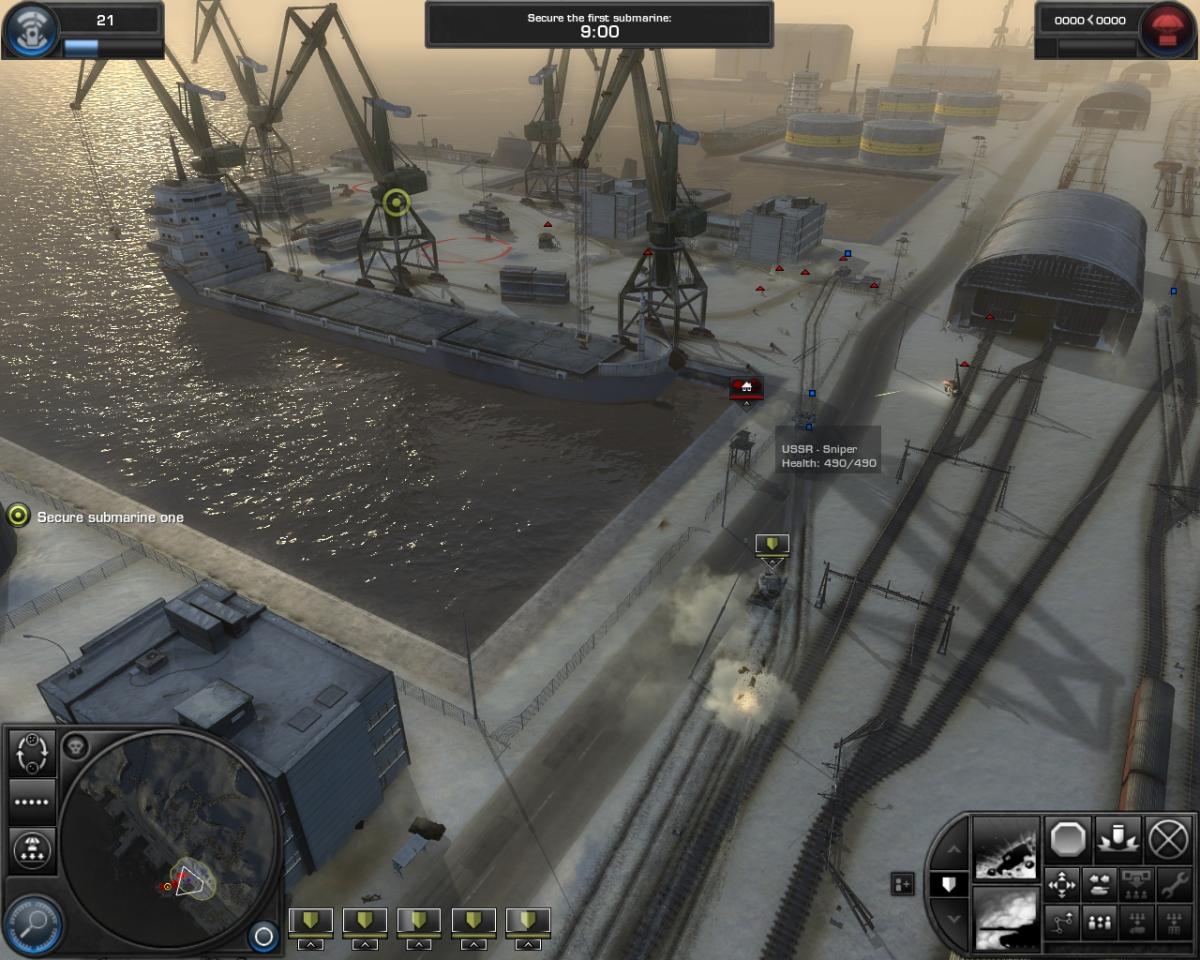Open the red tactical aid parachute menu
The image size is (1200, 960).
[x=1167, y=31]
